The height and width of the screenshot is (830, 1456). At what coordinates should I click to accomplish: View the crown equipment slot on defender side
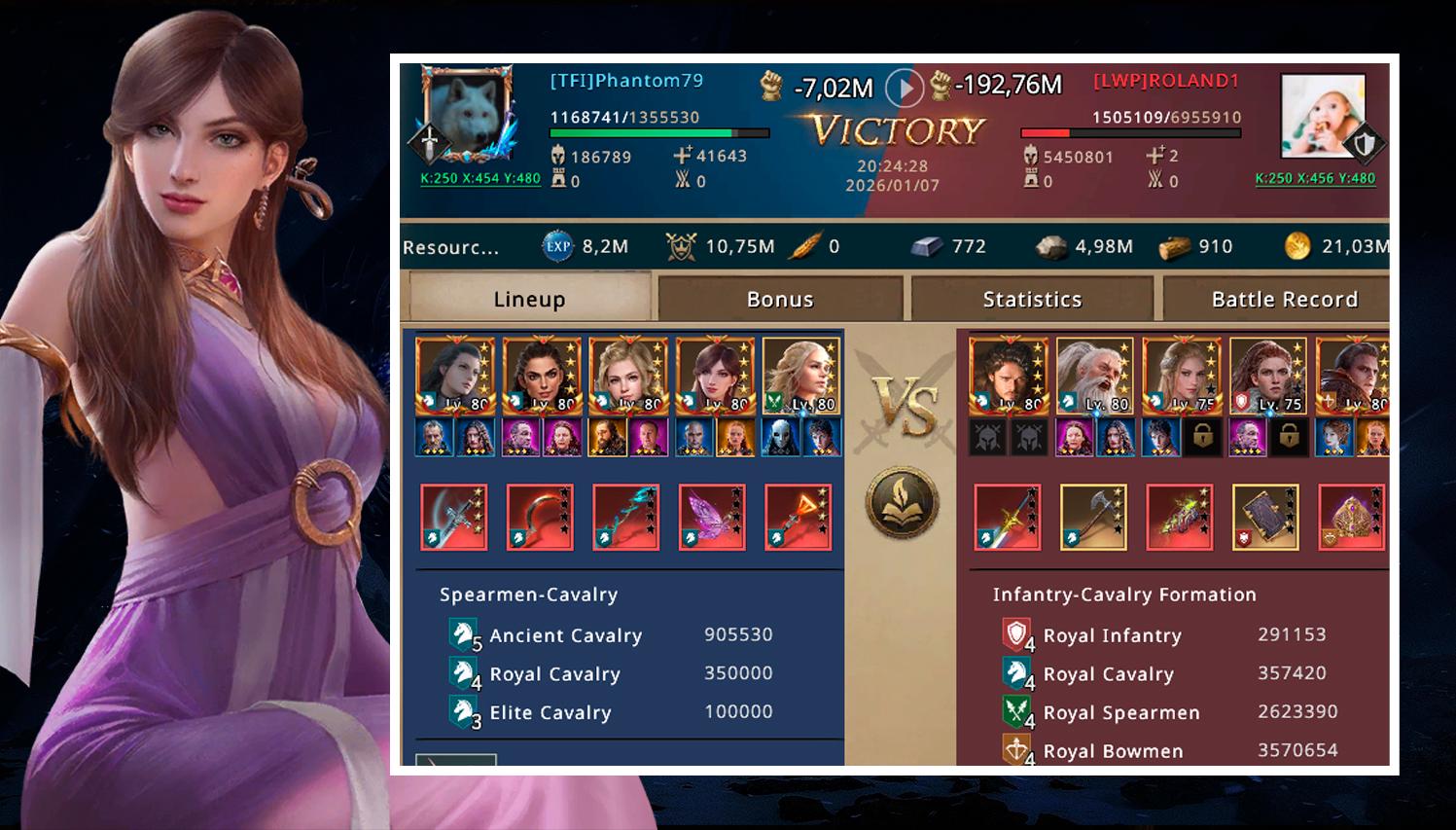(1351, 517)
